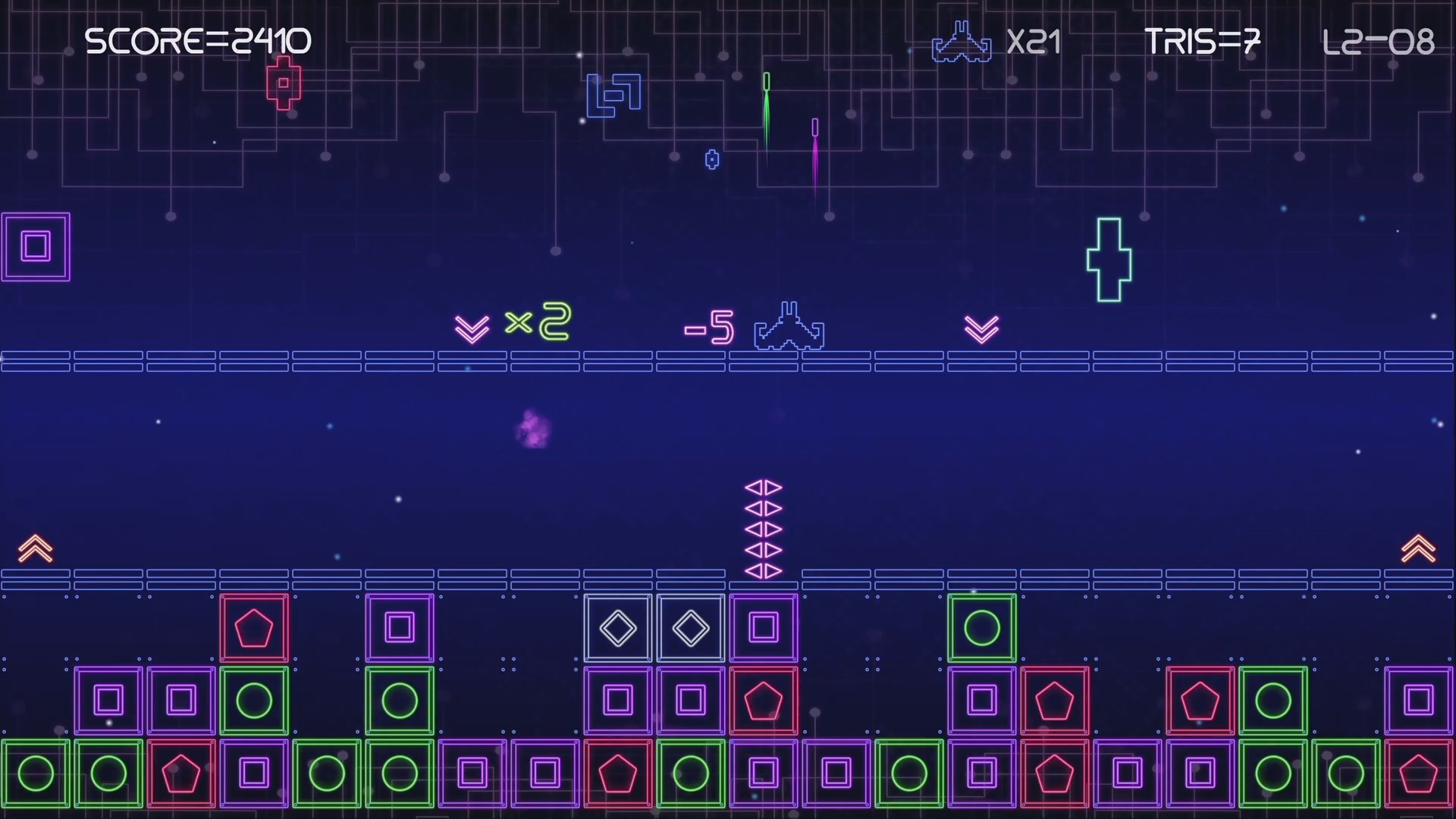Select the red pentagon block atop the left stack
1456x819 pixels.
pyautogui.click(x=254, y=628)
